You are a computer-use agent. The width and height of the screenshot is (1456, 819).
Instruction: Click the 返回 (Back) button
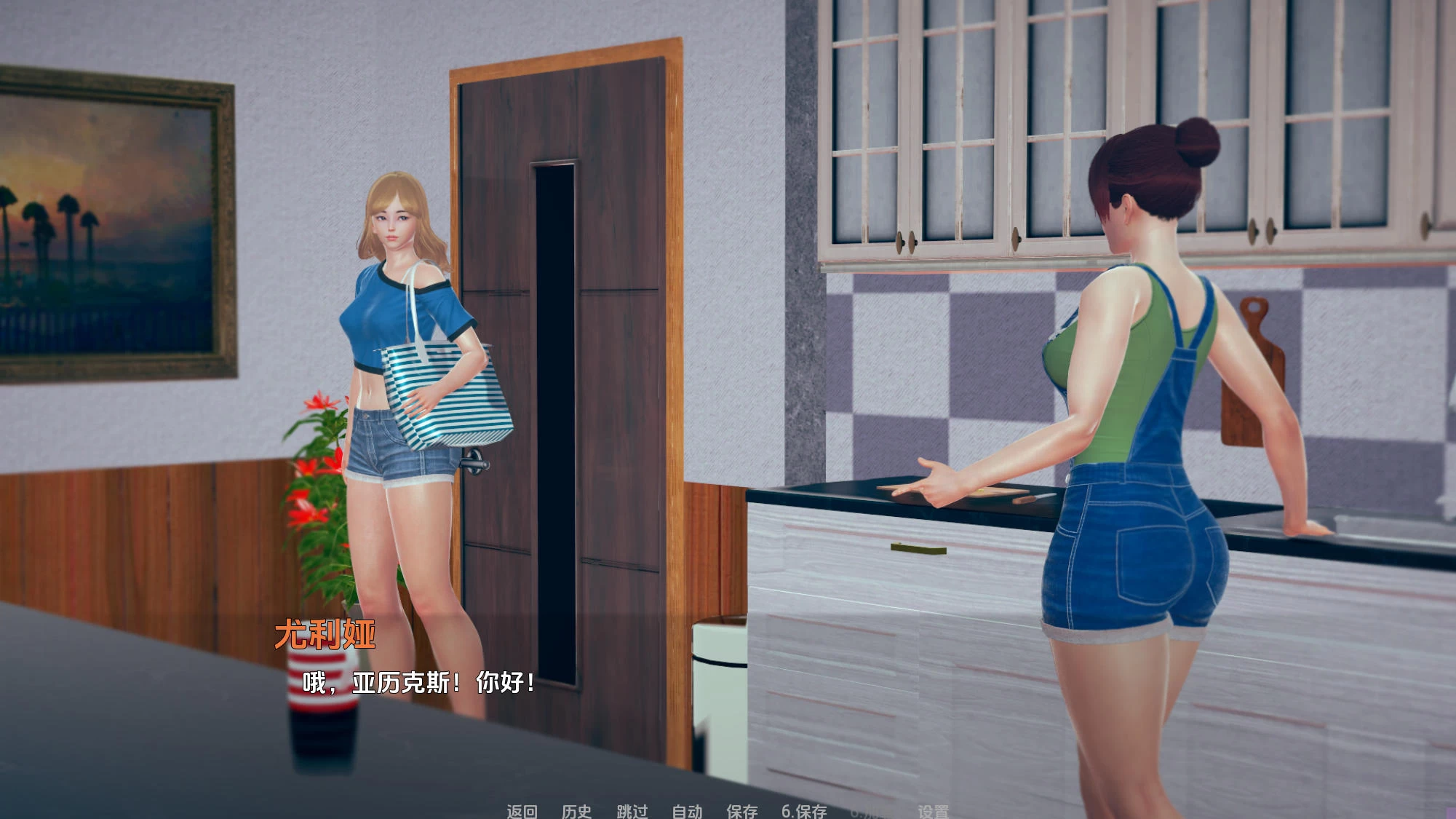click(522, 811)
